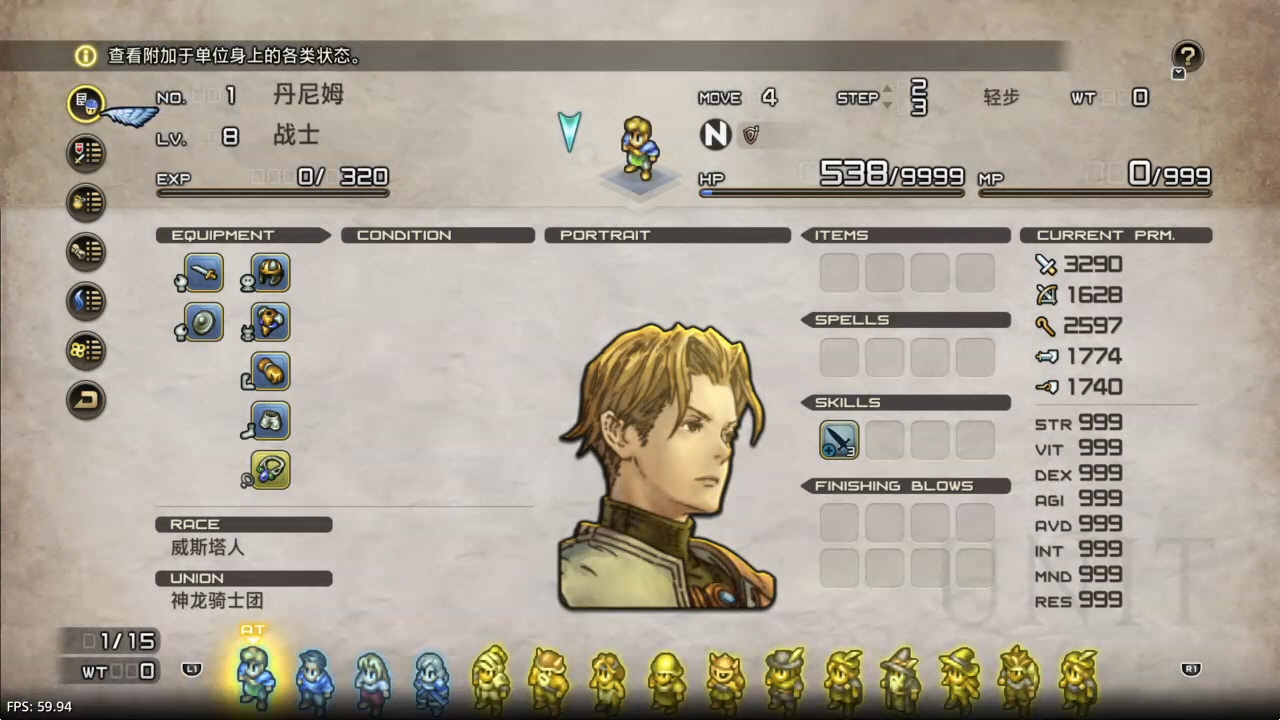Choose the helmet equipment slot

coord(271,273)
